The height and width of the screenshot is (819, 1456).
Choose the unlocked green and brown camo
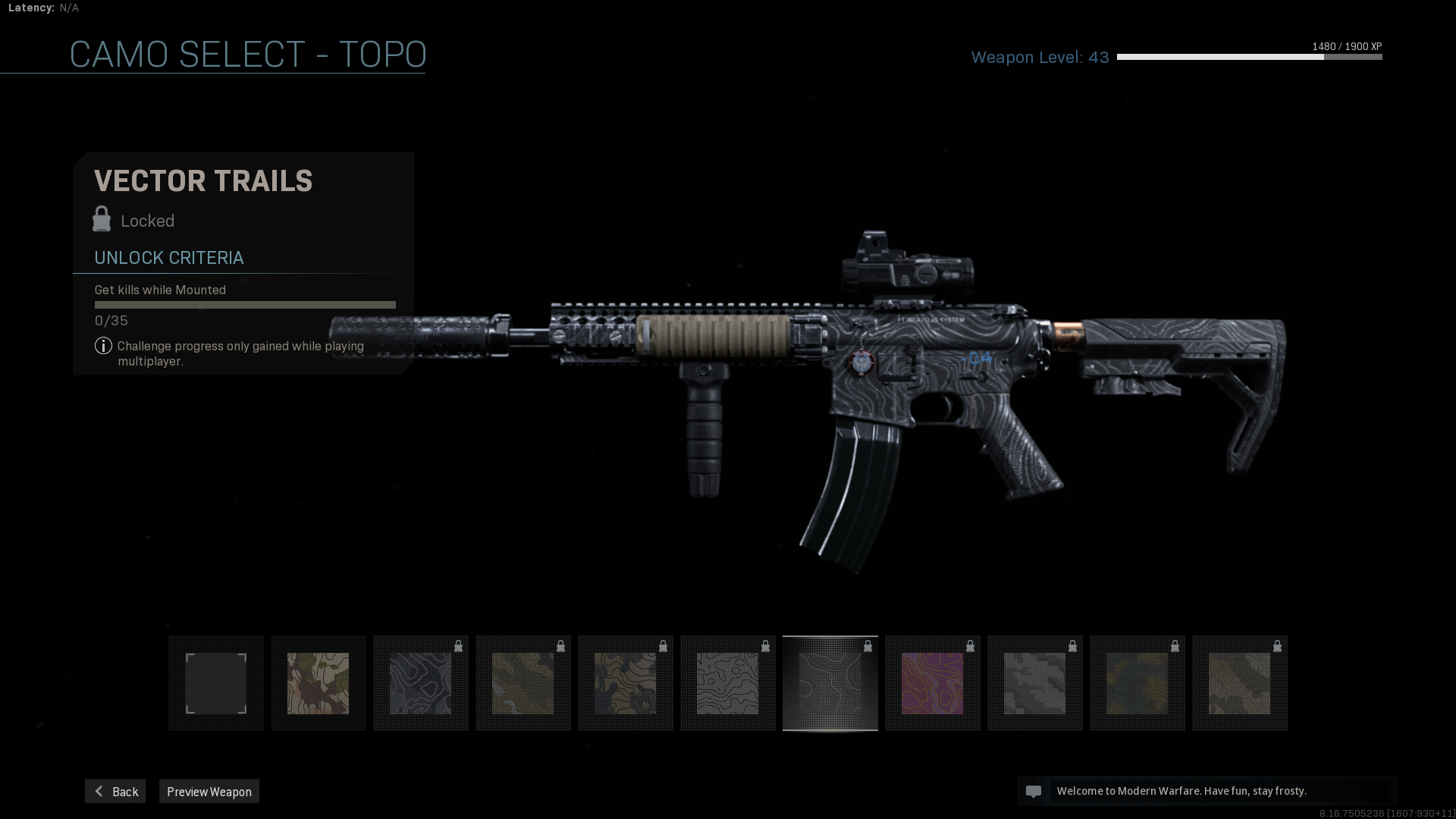click(x=318, y=683)
